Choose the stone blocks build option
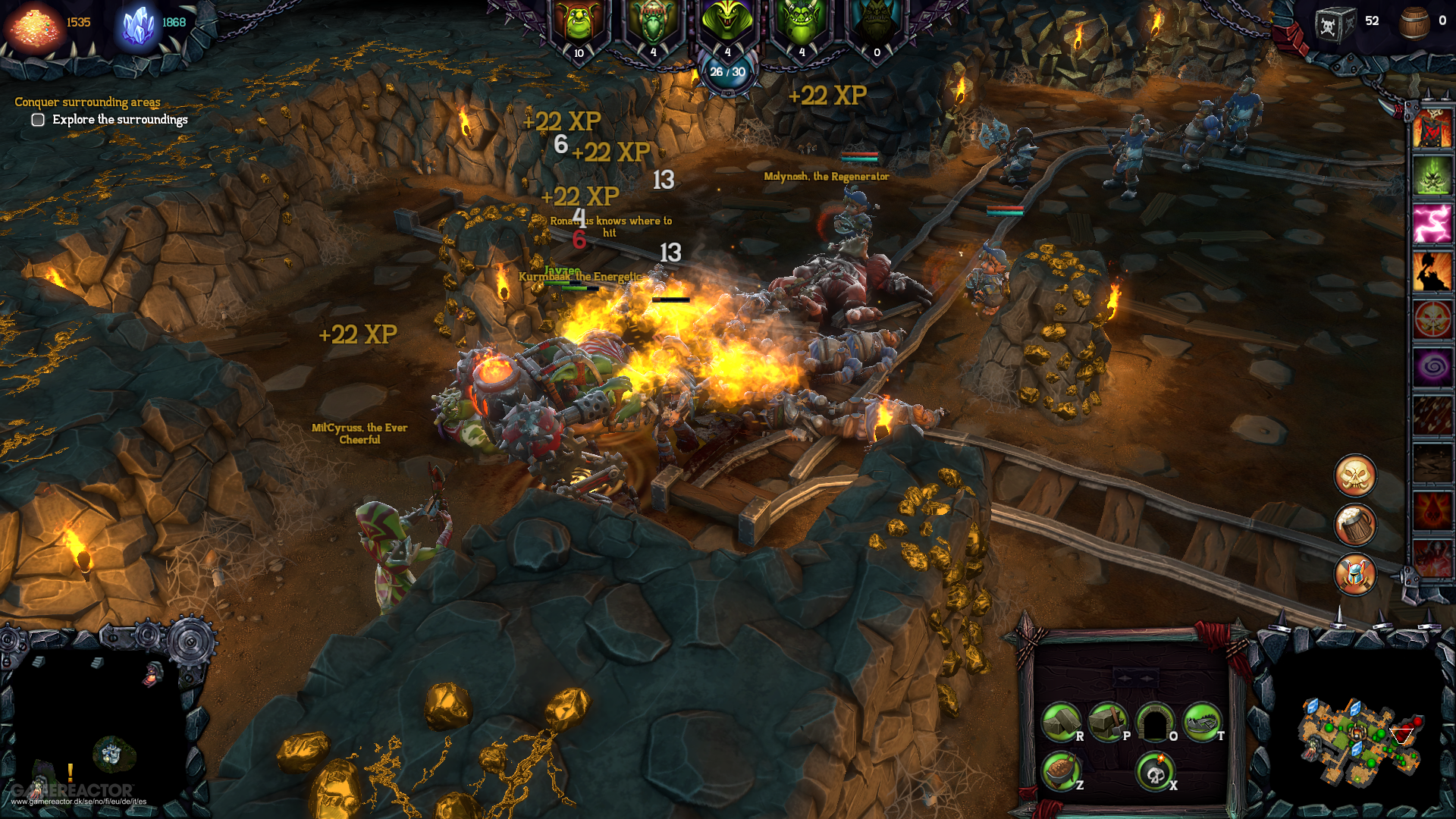This screenshot has height=819, width=1456. tap(1060, 722)
